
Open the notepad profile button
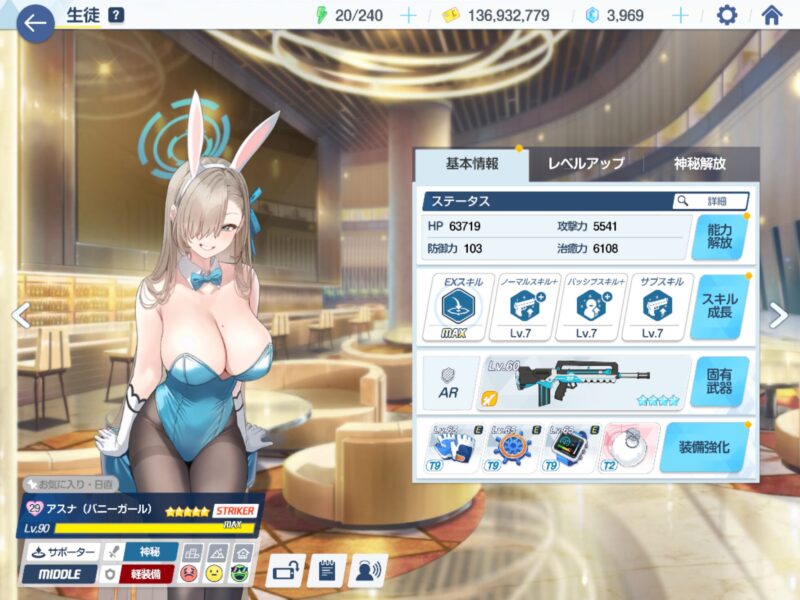(x=327, y=570)
